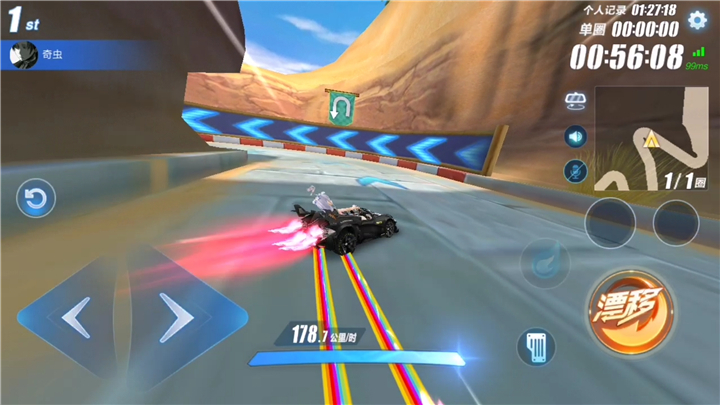This screenshot has height=405, width=720.
Task: Hit the circular reset car button
Action: coord(36,200)
